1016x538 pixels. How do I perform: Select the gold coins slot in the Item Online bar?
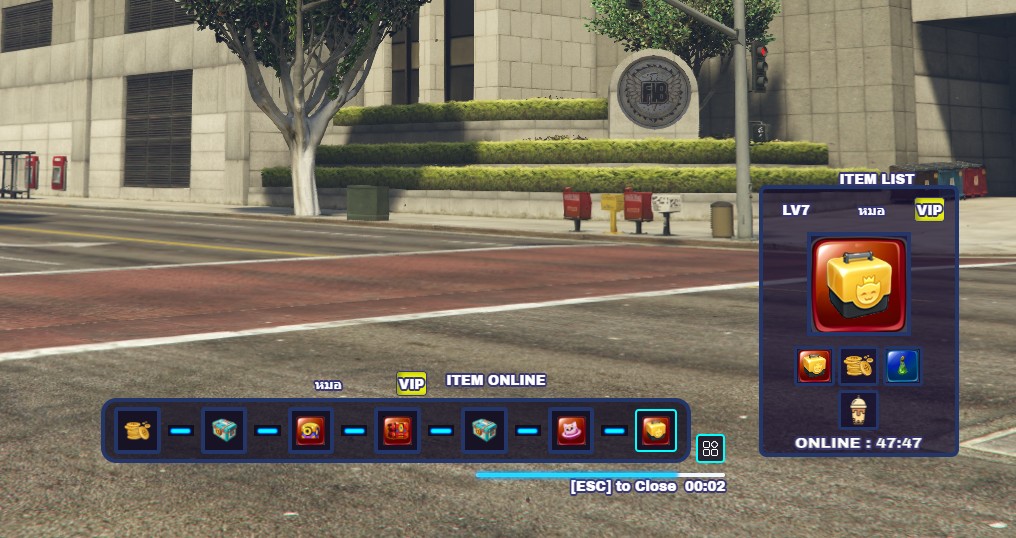coord(137,430)
